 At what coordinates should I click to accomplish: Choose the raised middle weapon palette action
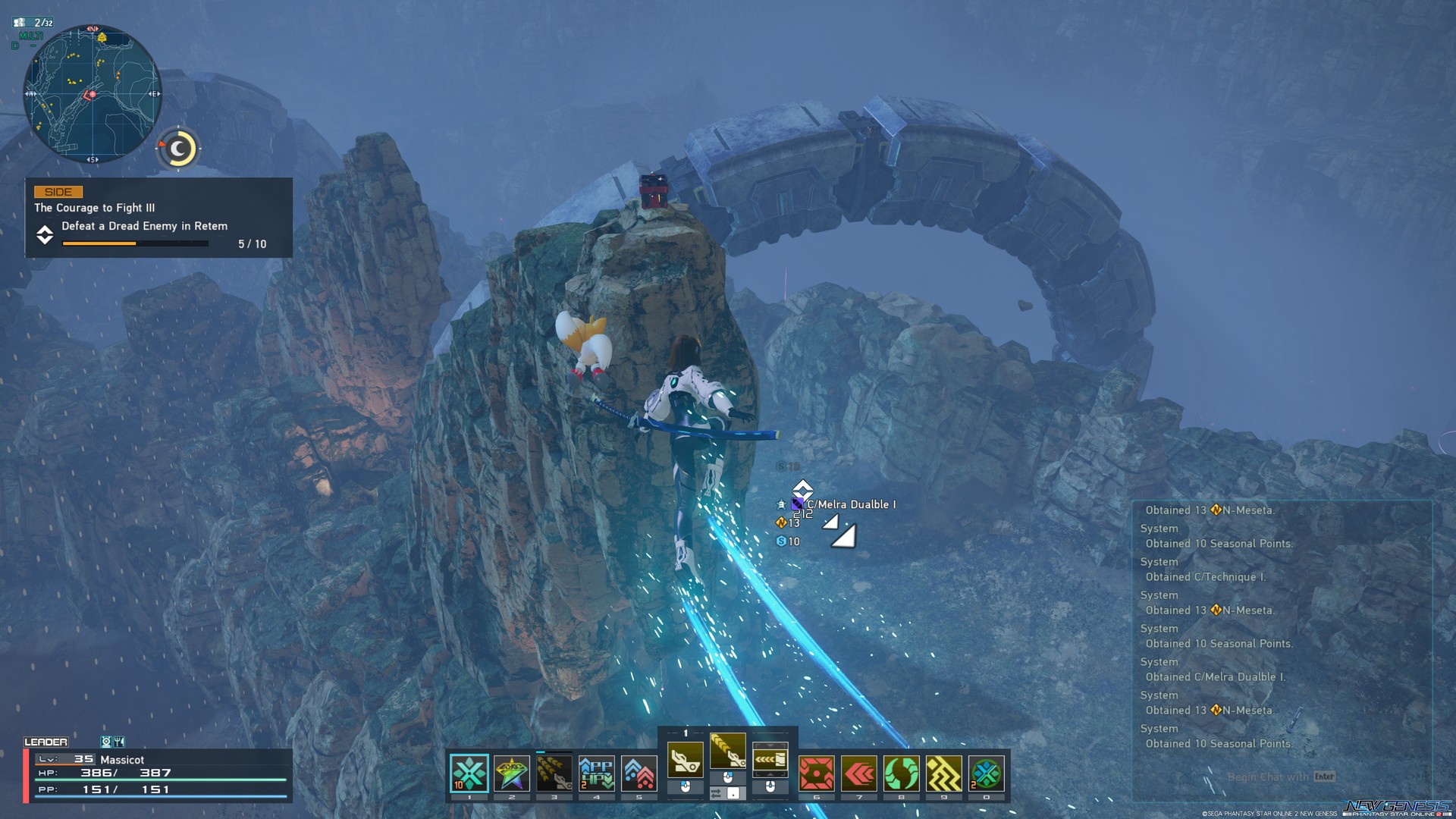(x=727, y=750)
